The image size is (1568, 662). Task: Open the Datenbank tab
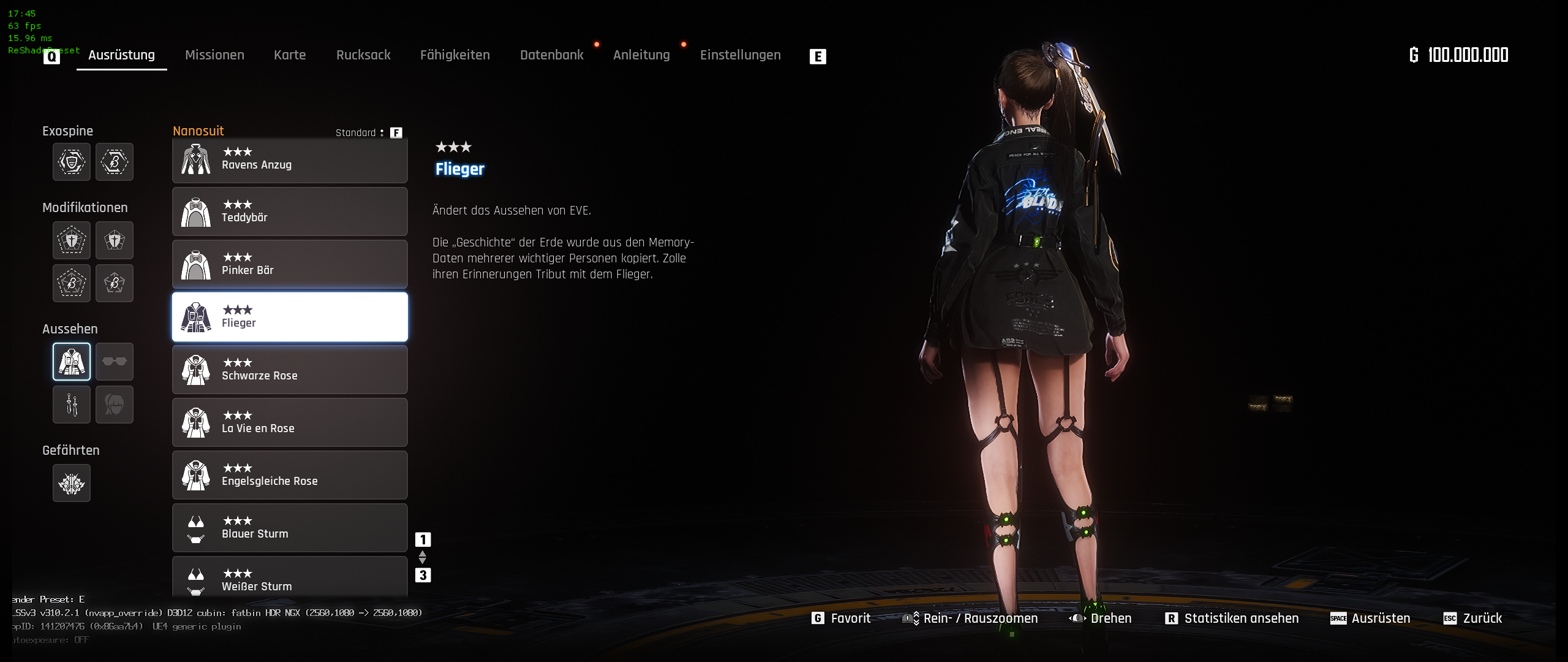[x=552, y=55]
